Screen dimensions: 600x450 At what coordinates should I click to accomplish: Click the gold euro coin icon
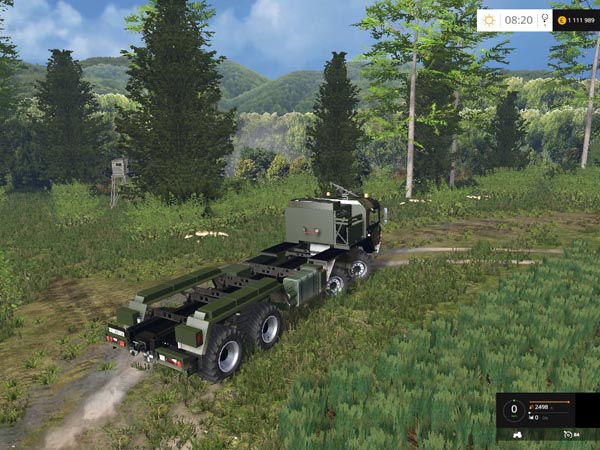562,19
